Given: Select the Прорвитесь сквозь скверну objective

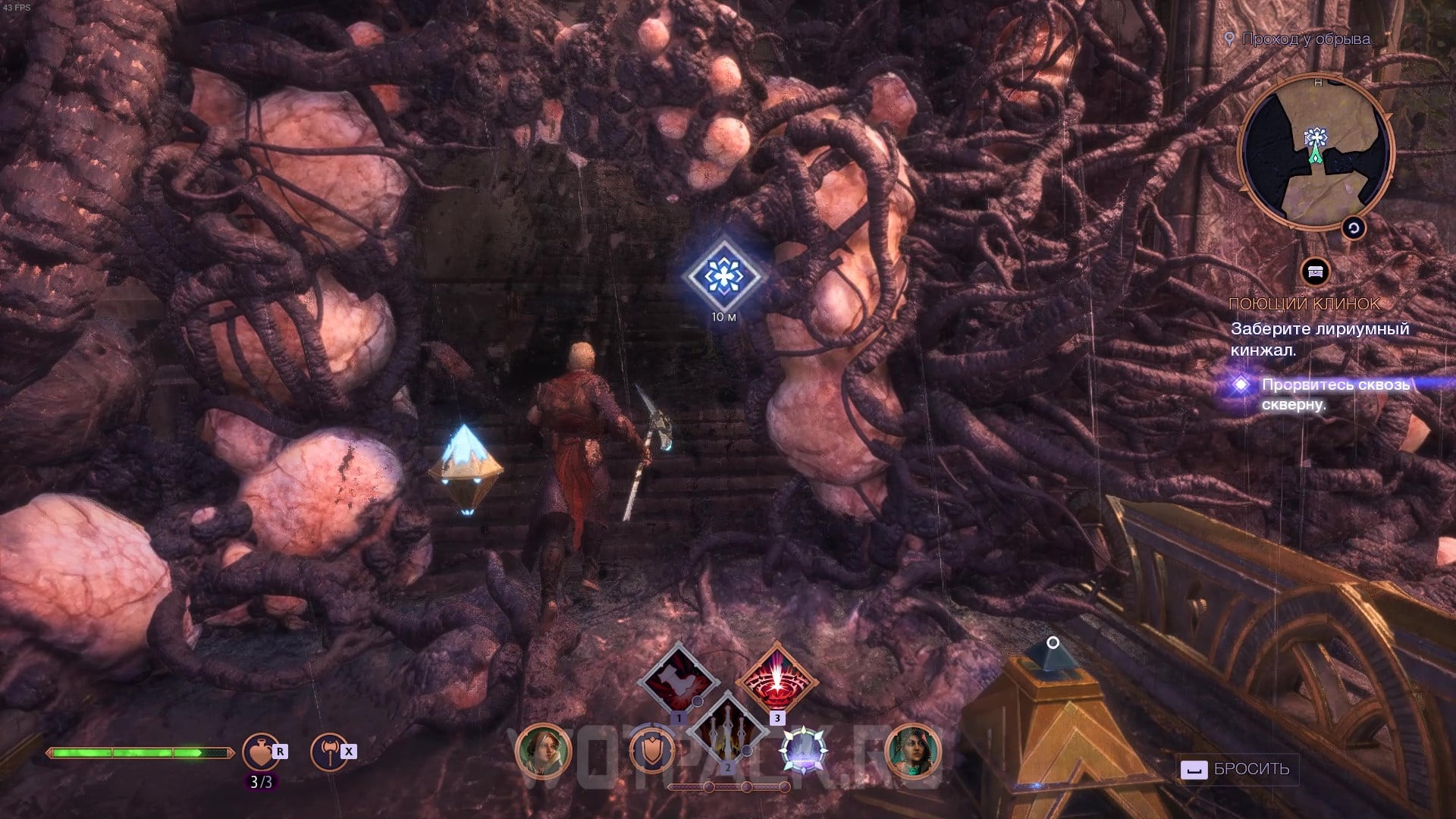Looking at the screenshot, I should click(1335, 394).
